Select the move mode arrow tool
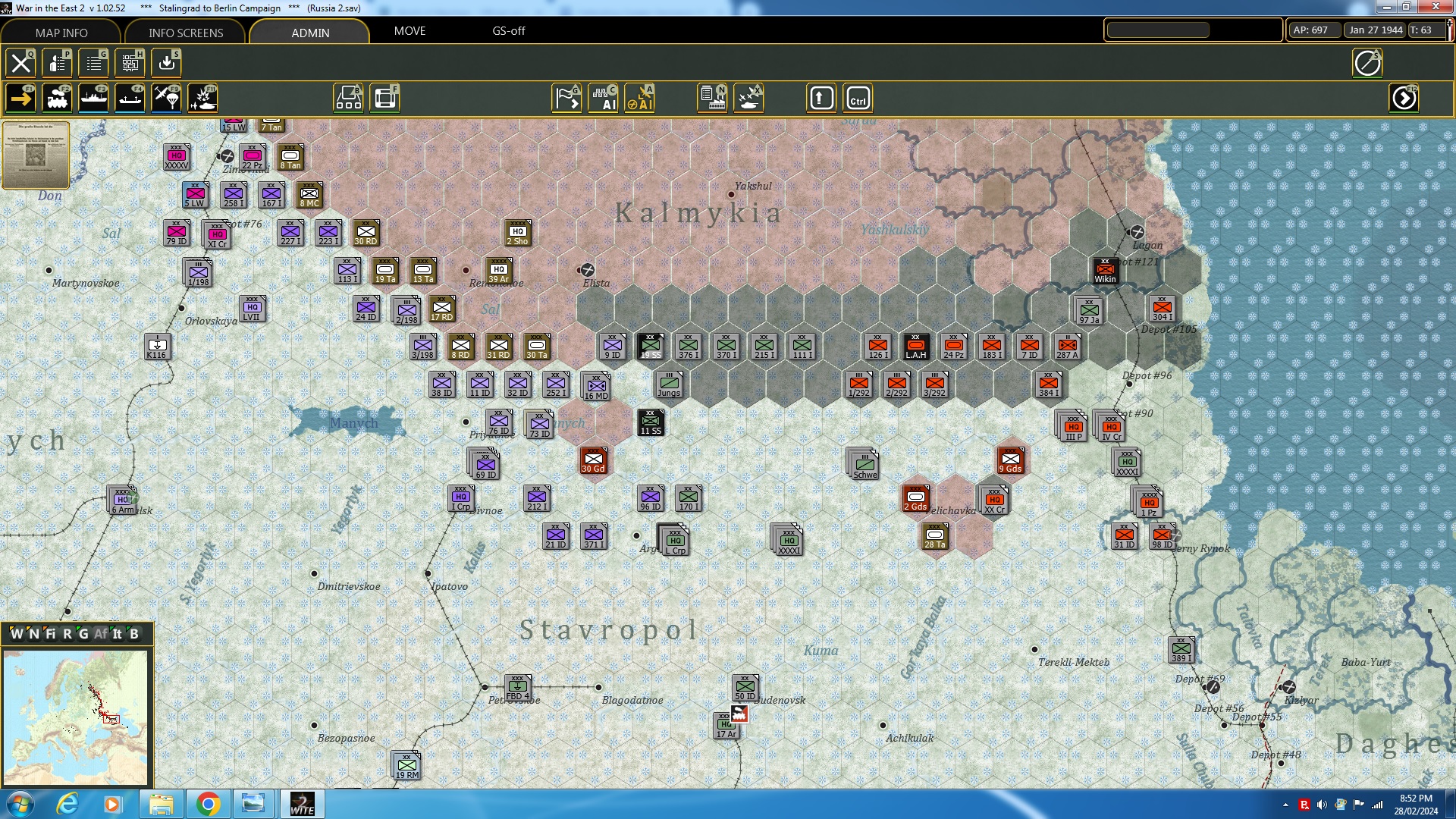The height and width of the screenshot is (819, 1456). click(20, 97)
